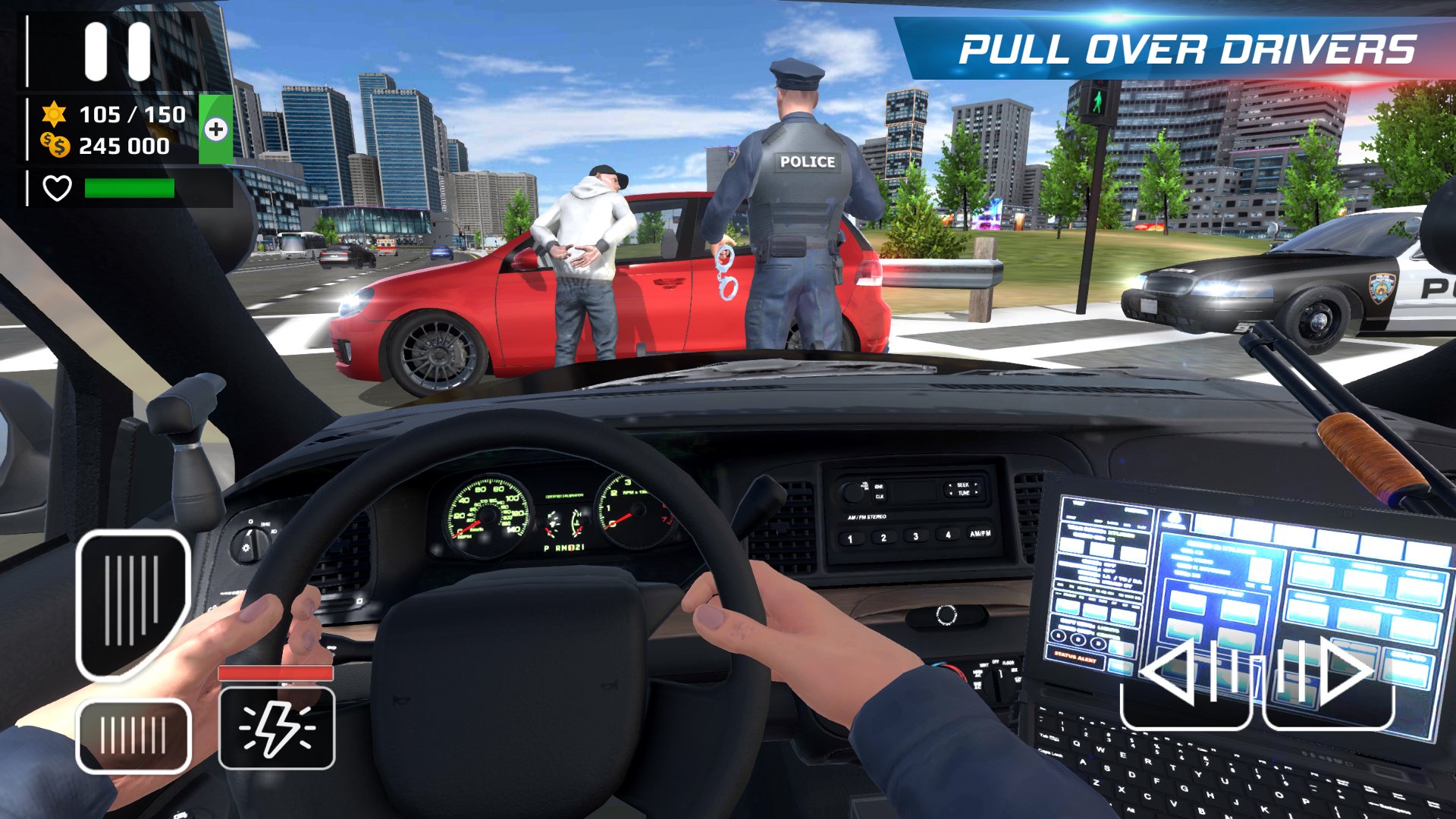
Task: Select radio preset 1
Action: point(850,538)
